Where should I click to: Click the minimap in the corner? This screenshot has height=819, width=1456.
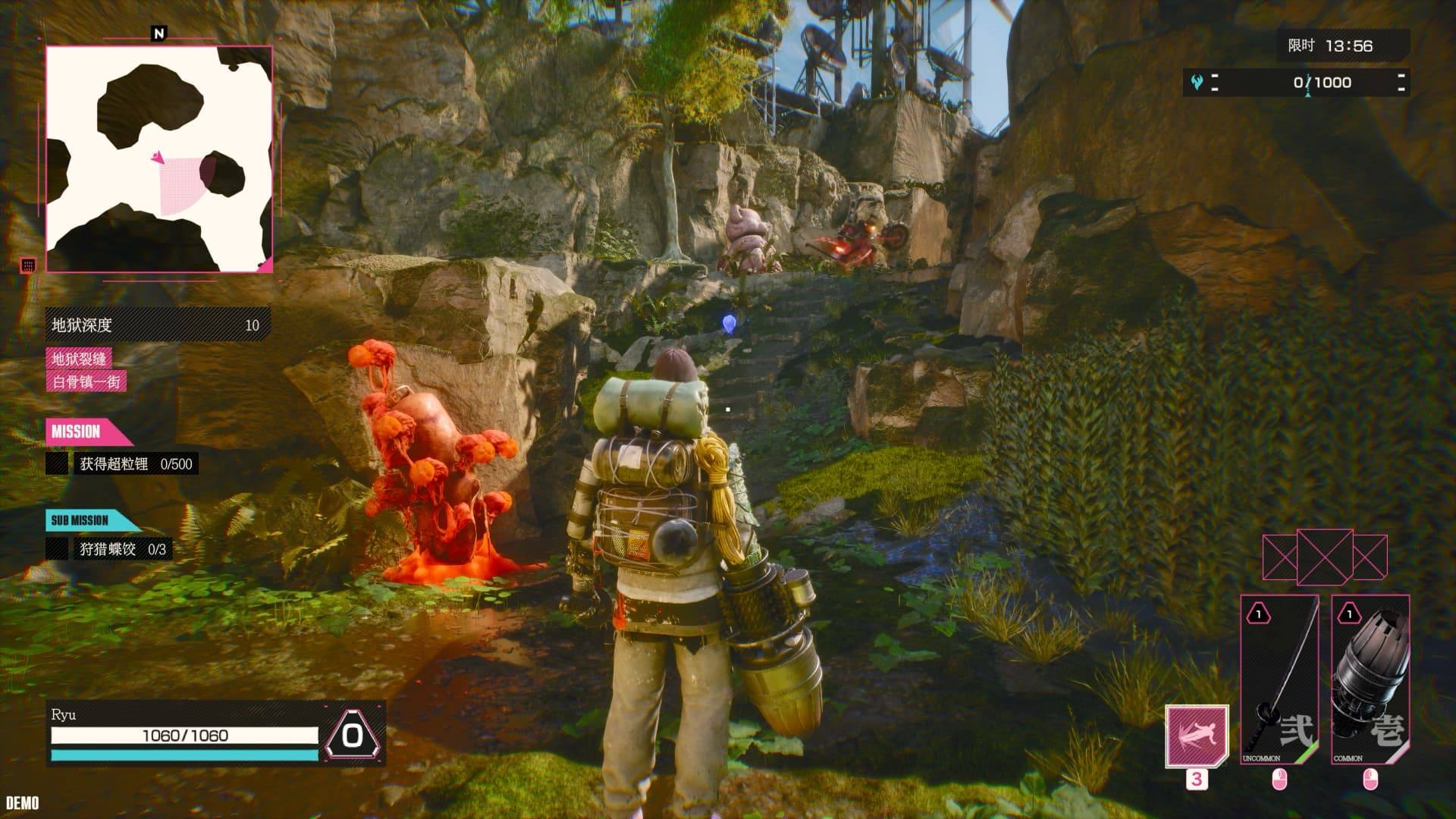159,159
